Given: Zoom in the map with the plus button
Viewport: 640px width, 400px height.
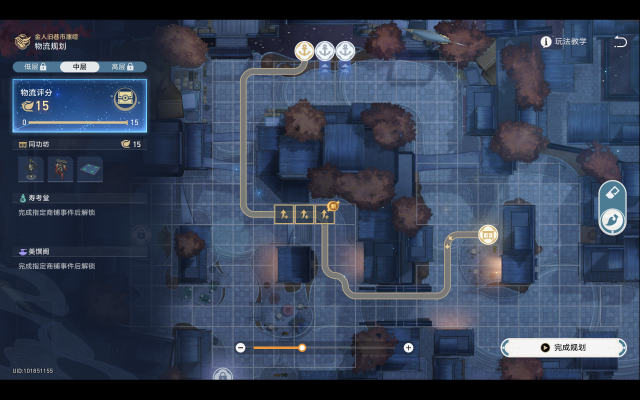Looking at the screenshot, I should click(408, 347).
